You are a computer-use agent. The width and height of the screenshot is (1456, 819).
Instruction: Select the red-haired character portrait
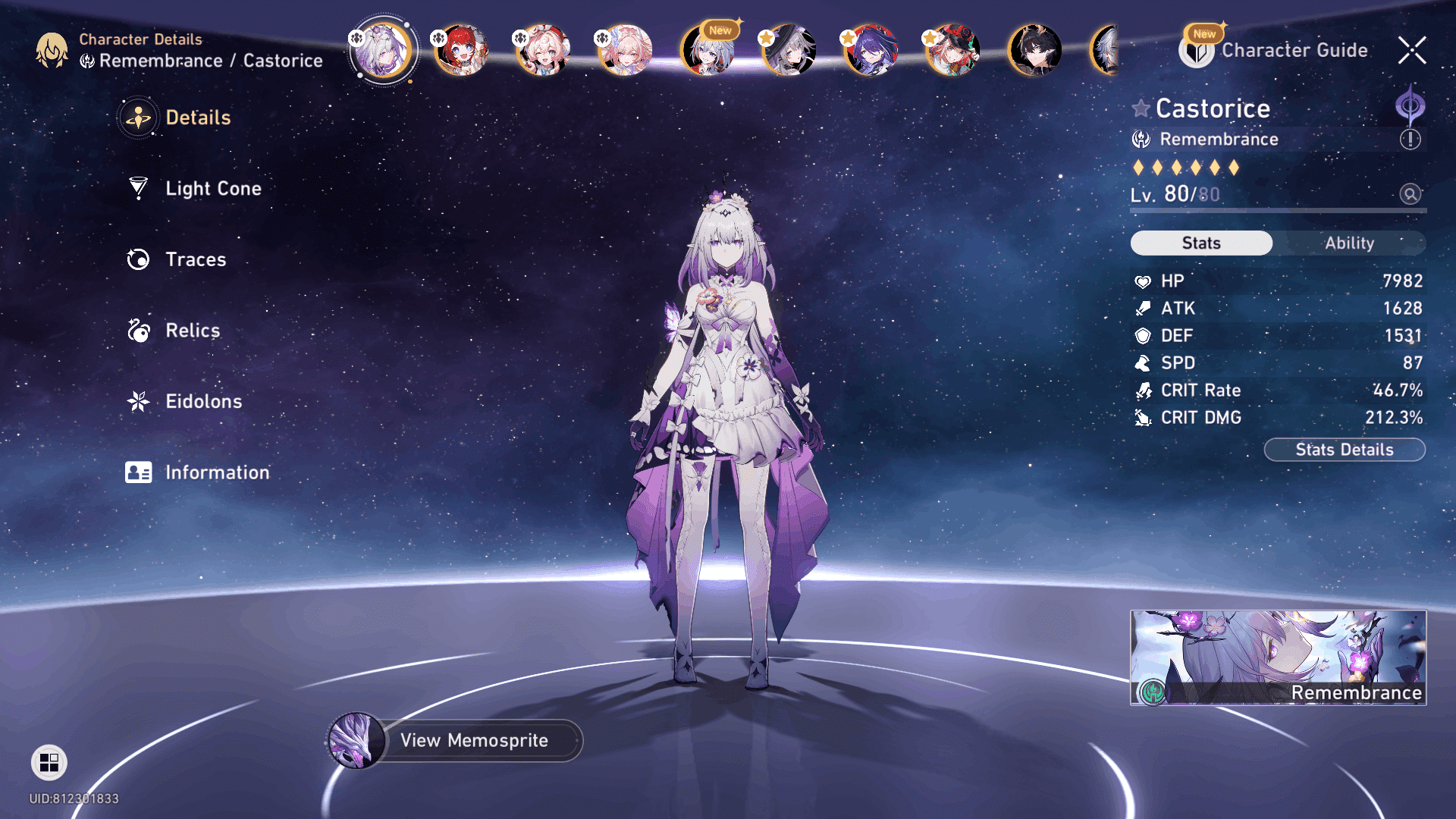462,51
